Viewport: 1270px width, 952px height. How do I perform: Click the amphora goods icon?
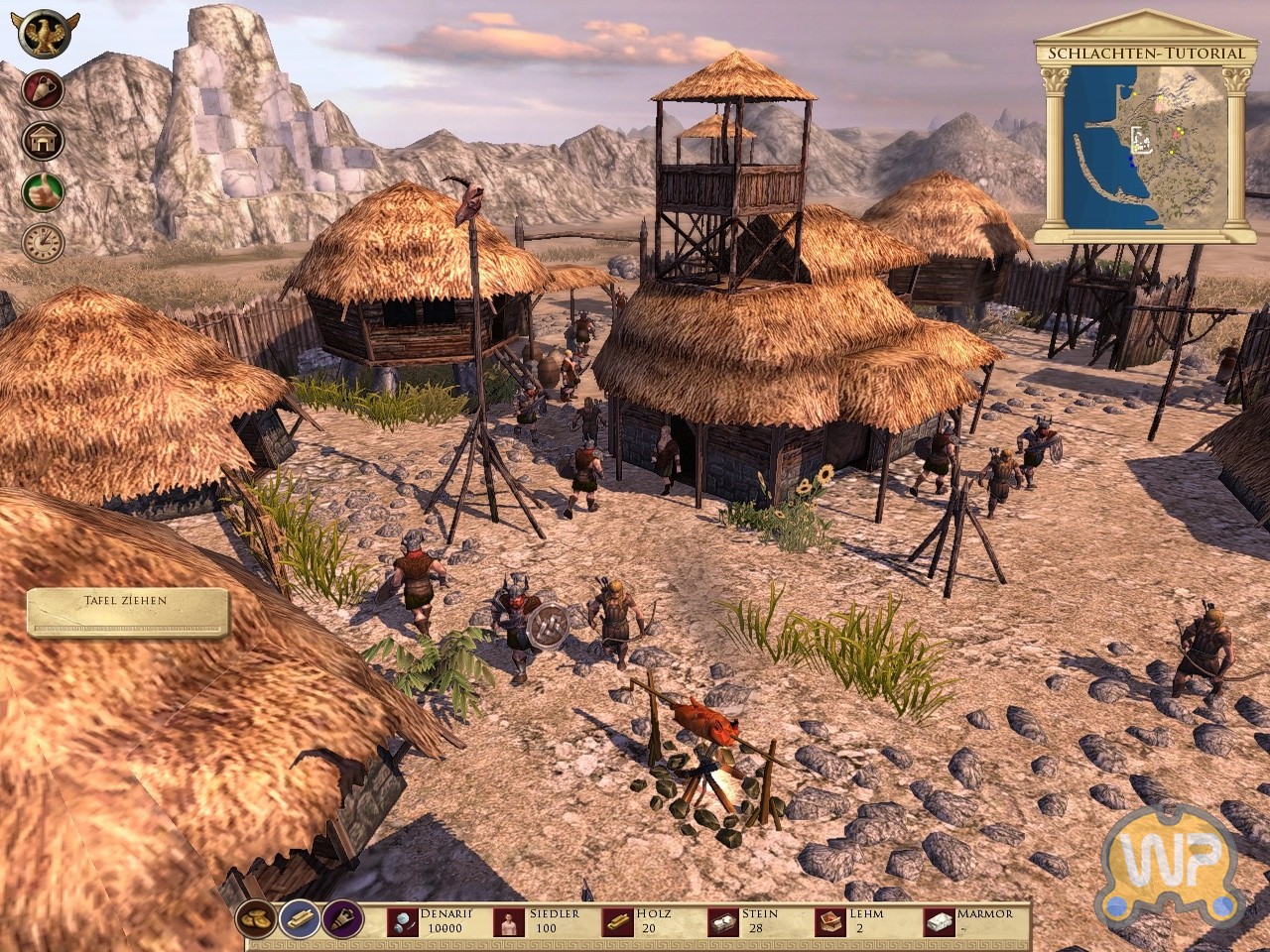pos(43,90)
